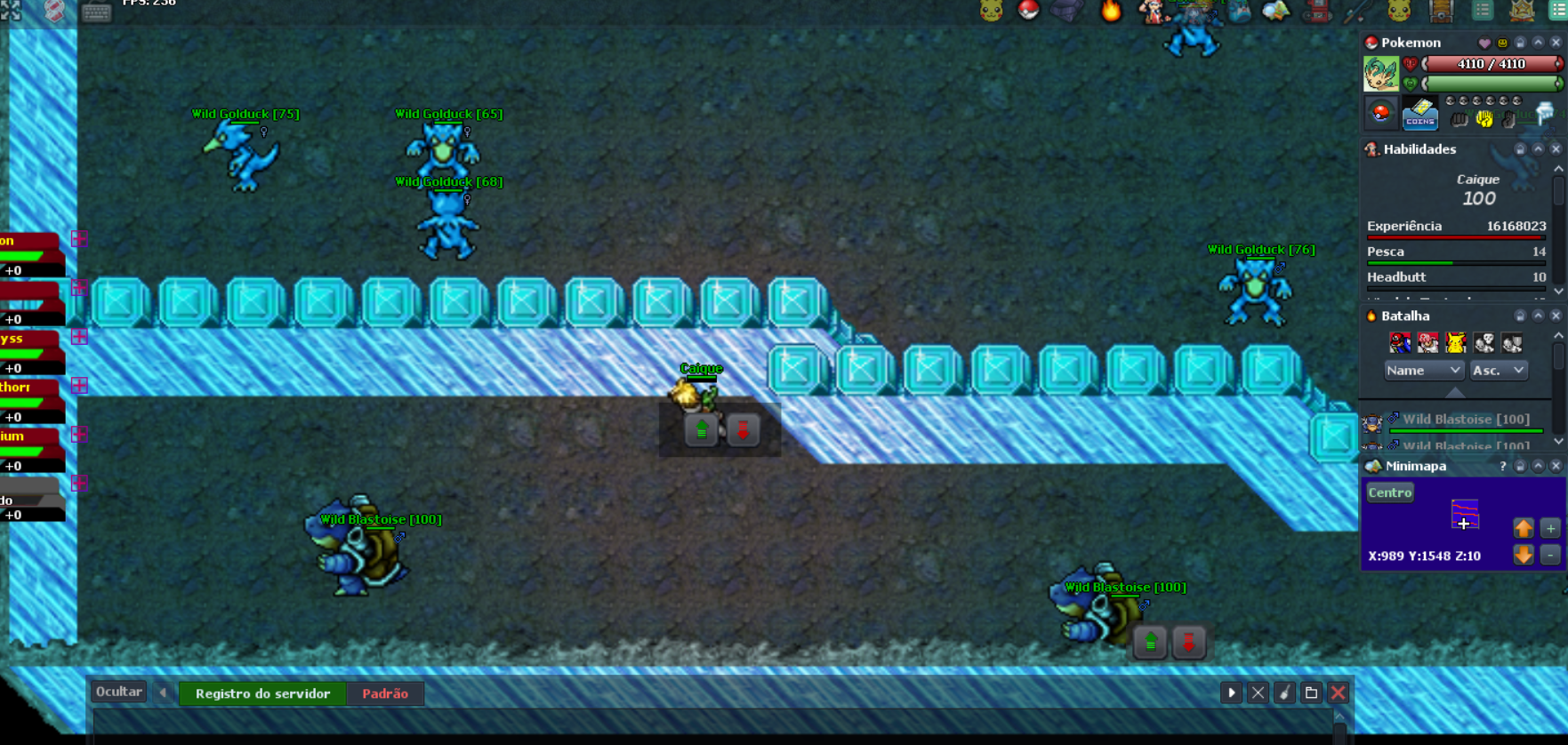Screen dimensions: 1568x745
Task: Open the treasure chest icon in top toolbar
Action: click(x=1442, y=12)
